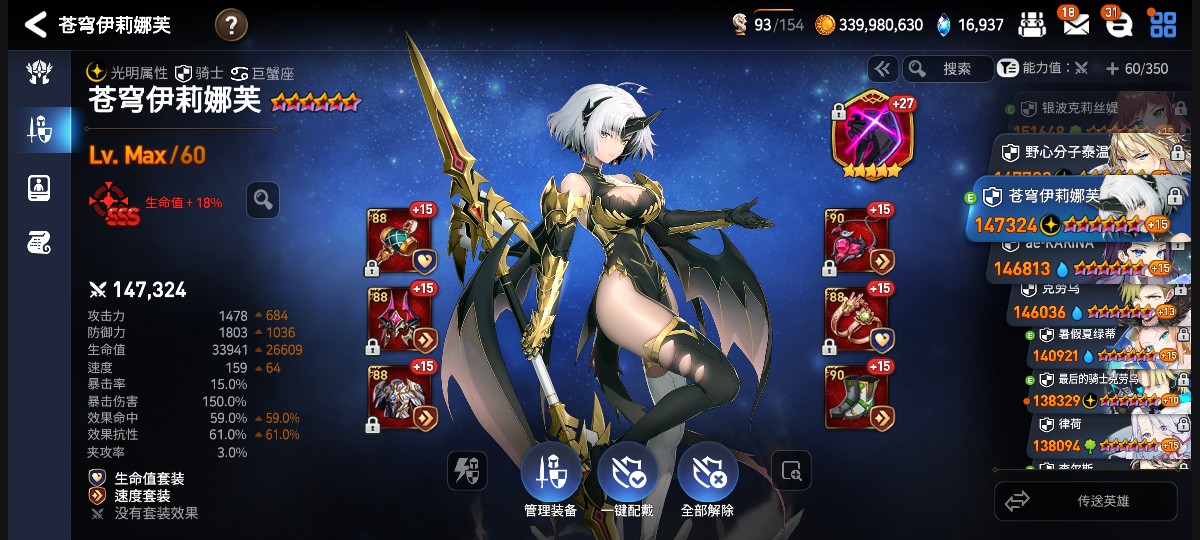
Task: Select the equipped boots slot
Action: (858, 398)
